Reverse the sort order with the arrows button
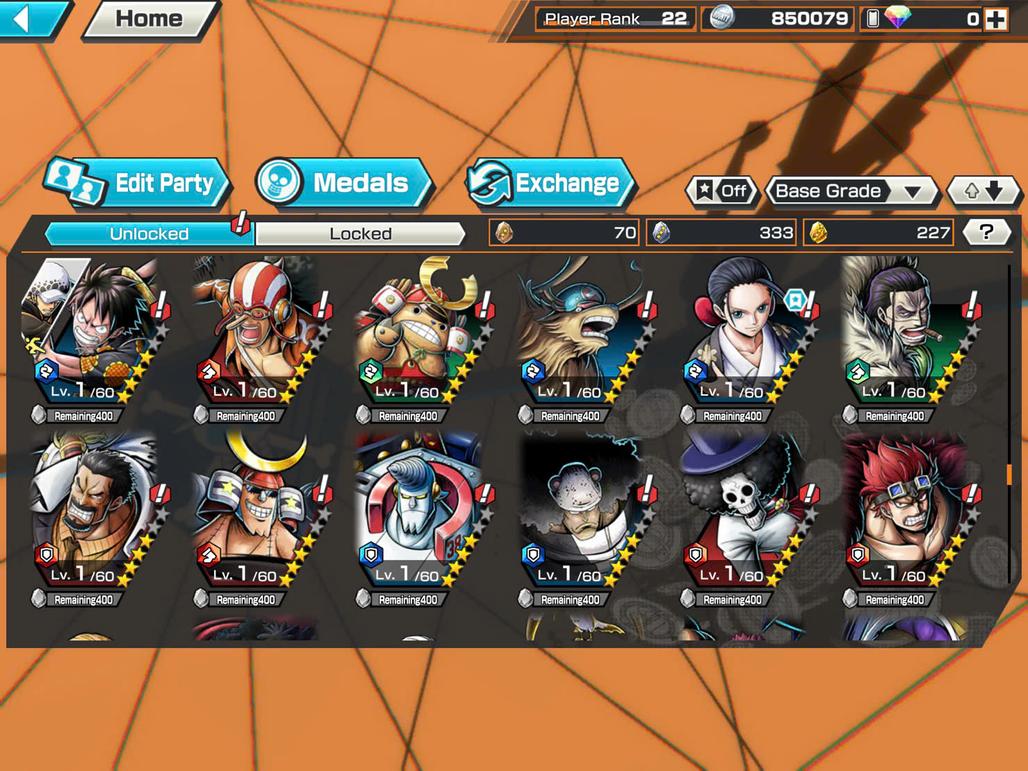Screen dimensions: 1028x771 [984, 191]
